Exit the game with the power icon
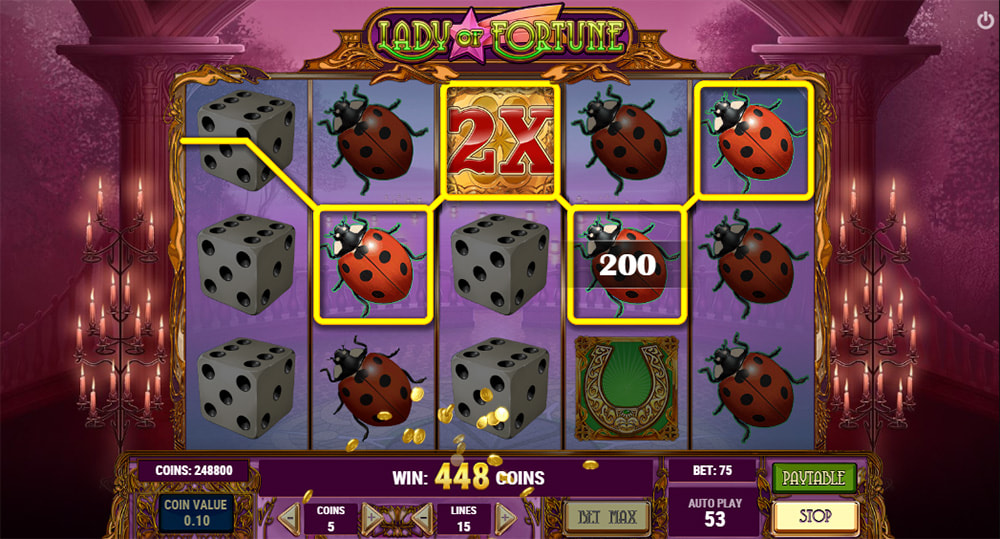The height and width of the screenshot is (539, 1000). (x=984, y=20)
